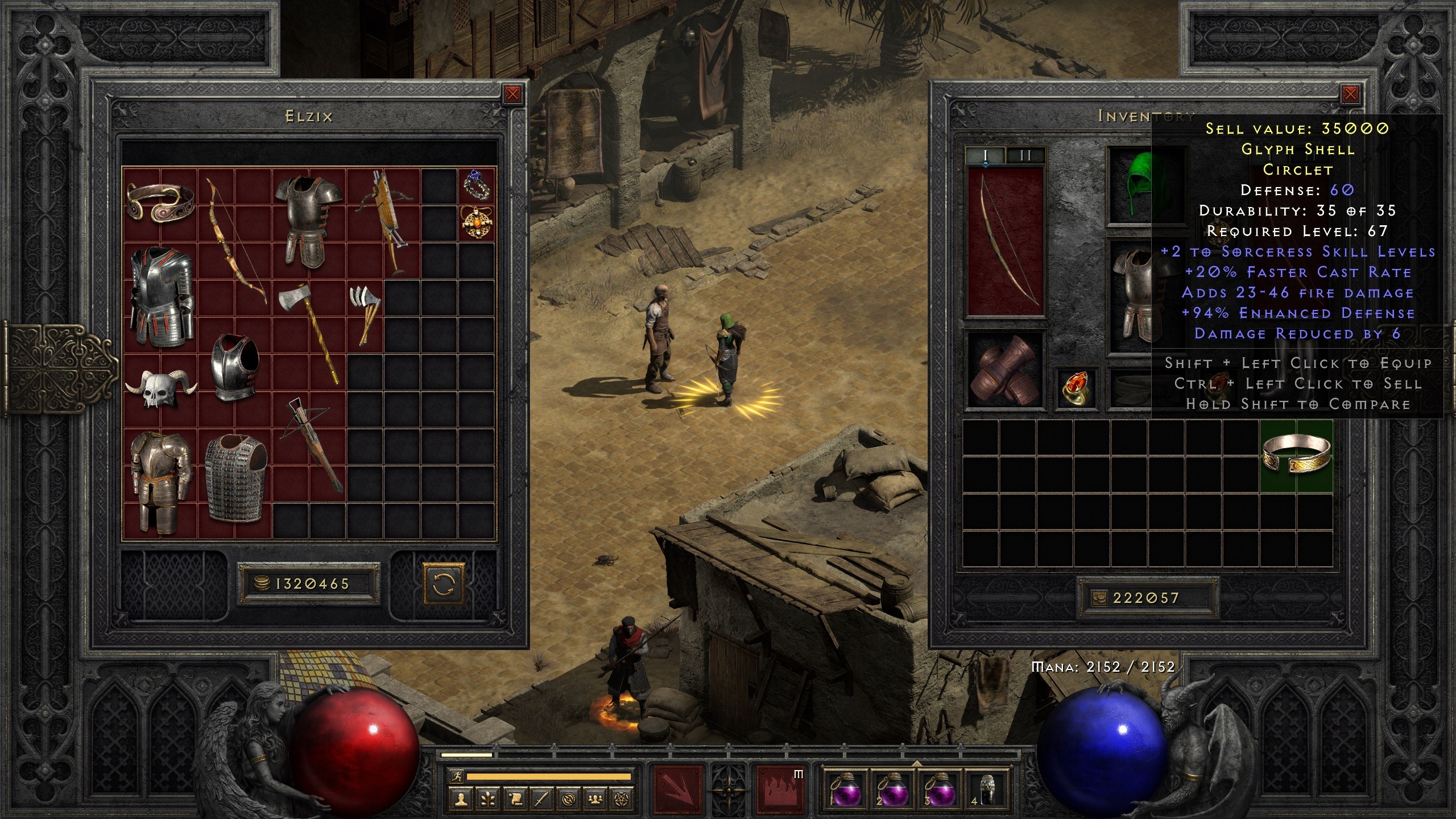Select the equipped red gem ring
This screenshot has height=819, width=1456.
(1076, 387)
